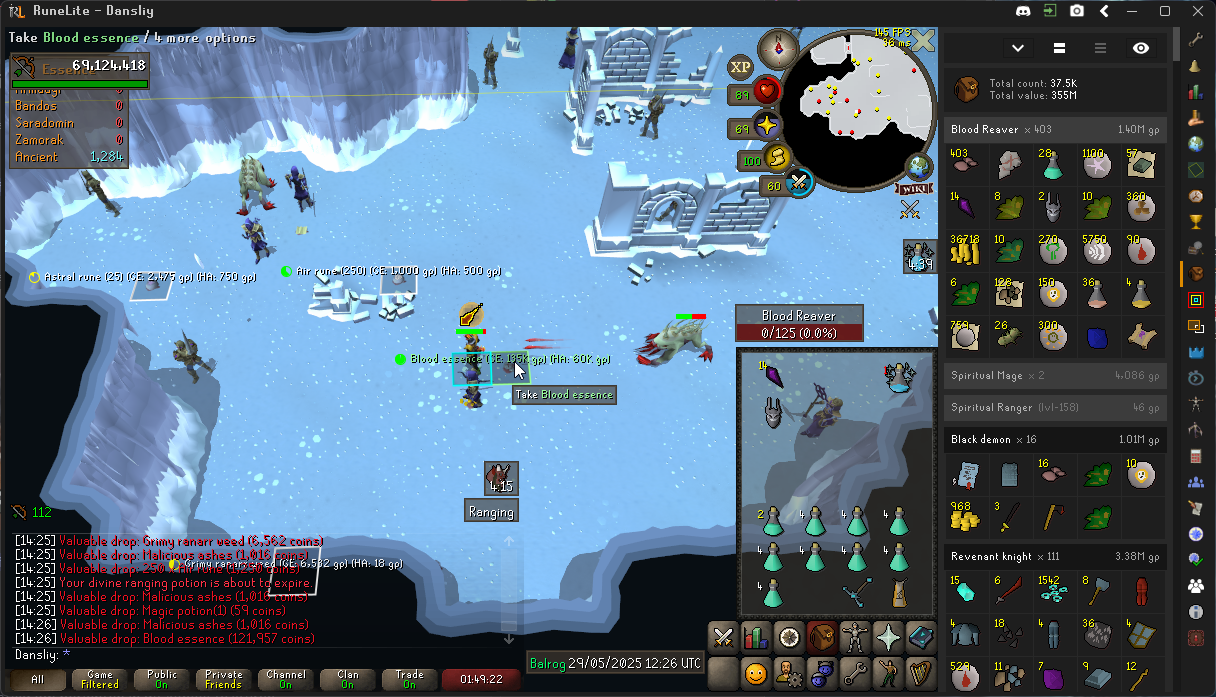This screenshot has width=1216, height=697.
Task: Open the Wiki lookup banner
Action: pos(914,188)
